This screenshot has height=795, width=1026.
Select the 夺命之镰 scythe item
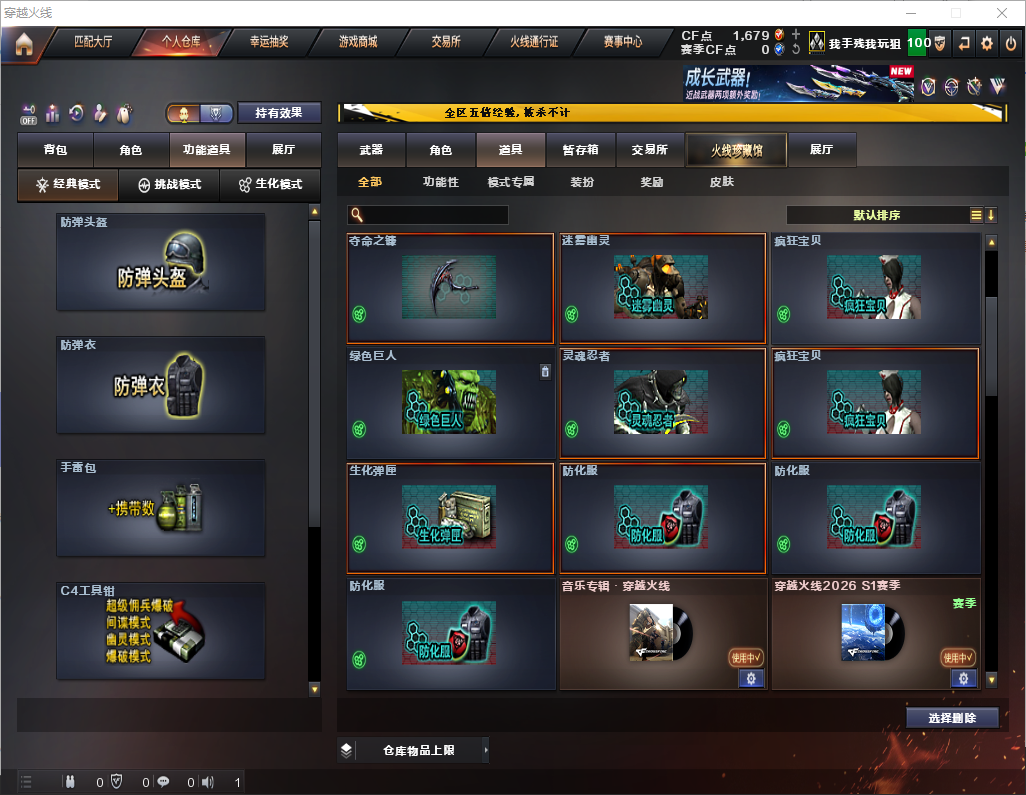click(450, 288)
